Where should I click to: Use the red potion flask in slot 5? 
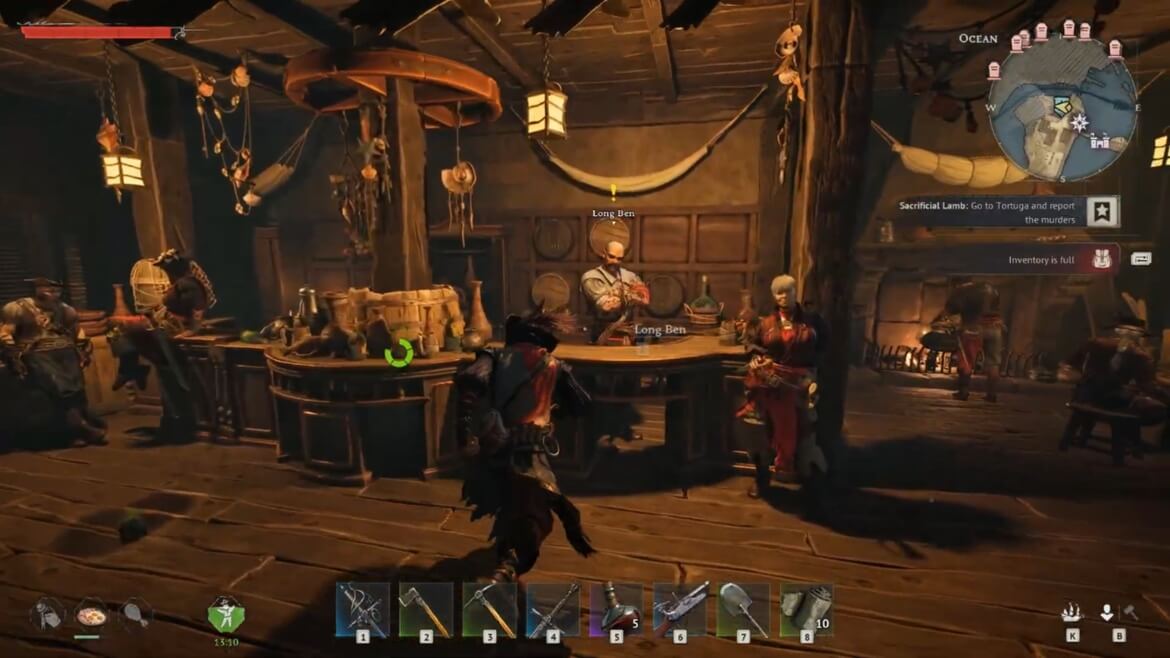616,609
